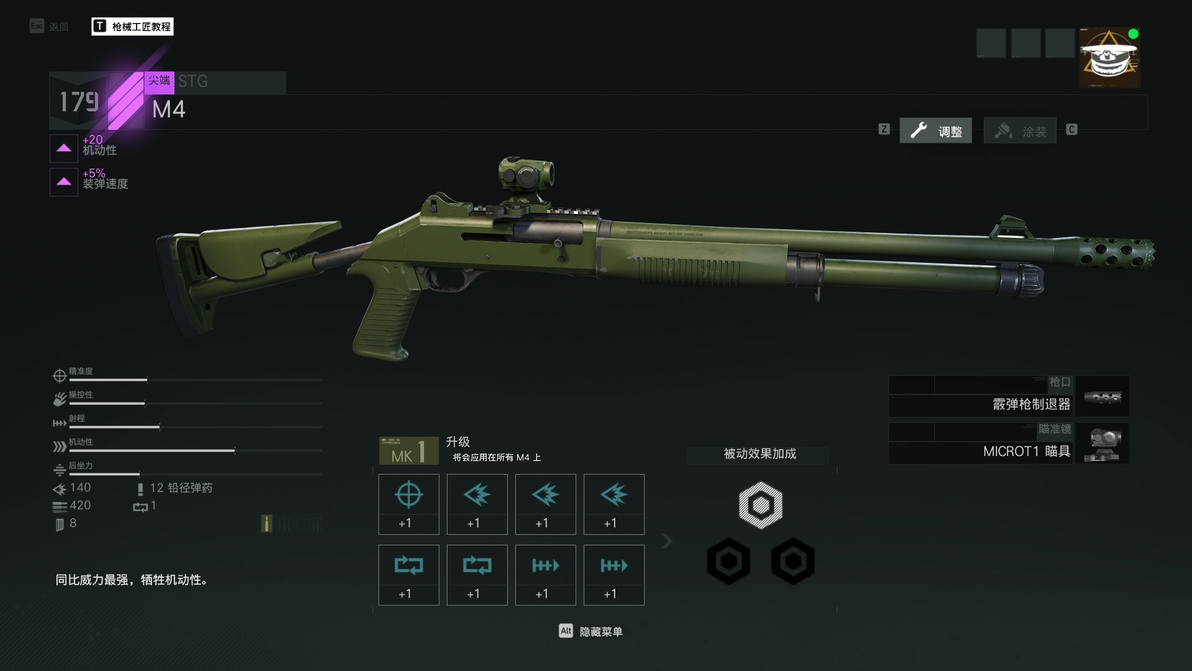The height and width of the screenshot is (671, 1192).
Task: Select the white hexagon passive bonus
Action: [x=760, y=505]
